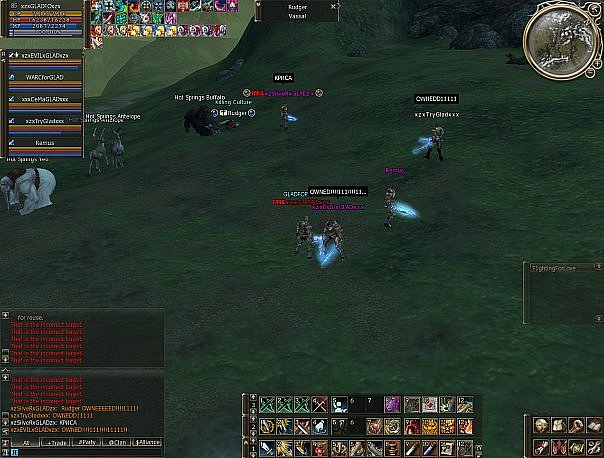Switch to the All chat tab

[x=25, y=441]
